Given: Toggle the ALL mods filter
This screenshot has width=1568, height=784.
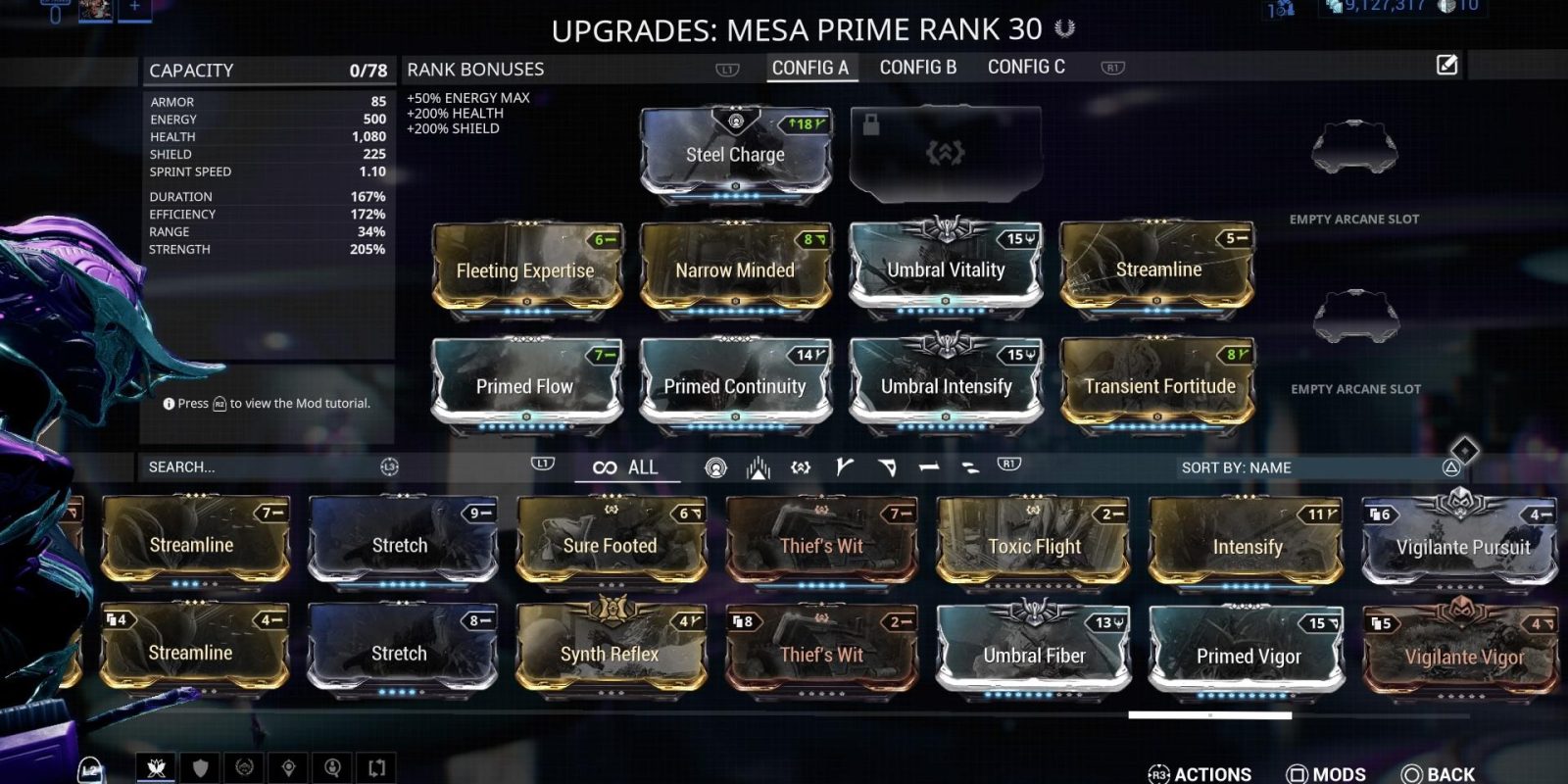Looking at the screenshot, I should [x=627, y=467].
